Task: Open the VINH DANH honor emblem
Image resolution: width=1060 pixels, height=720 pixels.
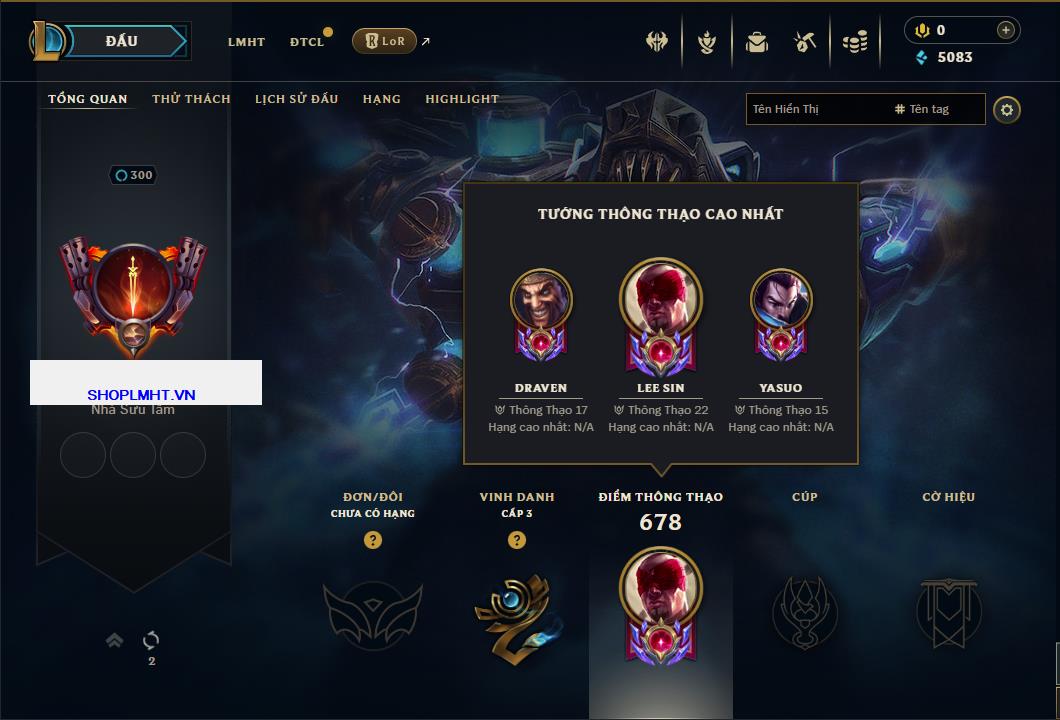Action: click(x=516, y=610)
